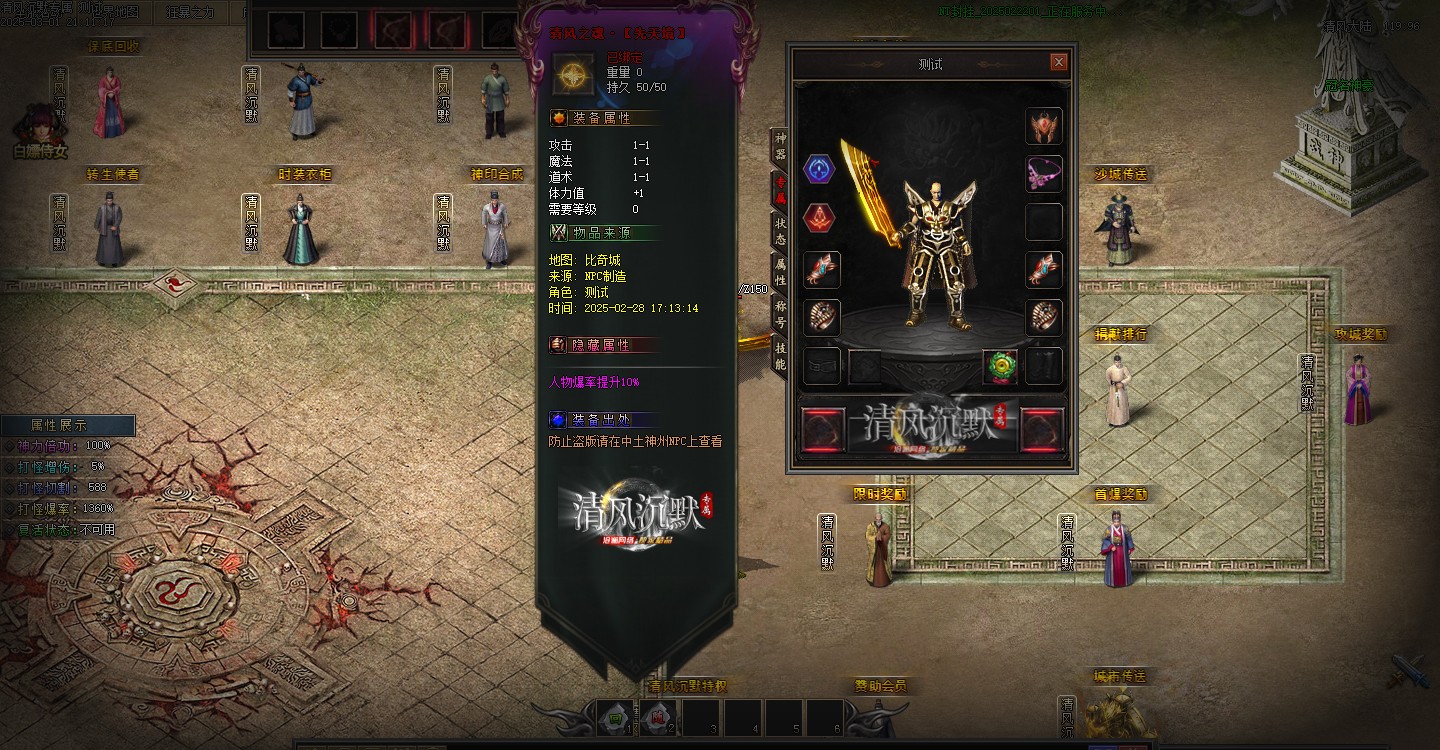Open the 狂暴之力 menu
Image resolution: width=1440 pixels, height=750 pixels.
click(190, 13)
